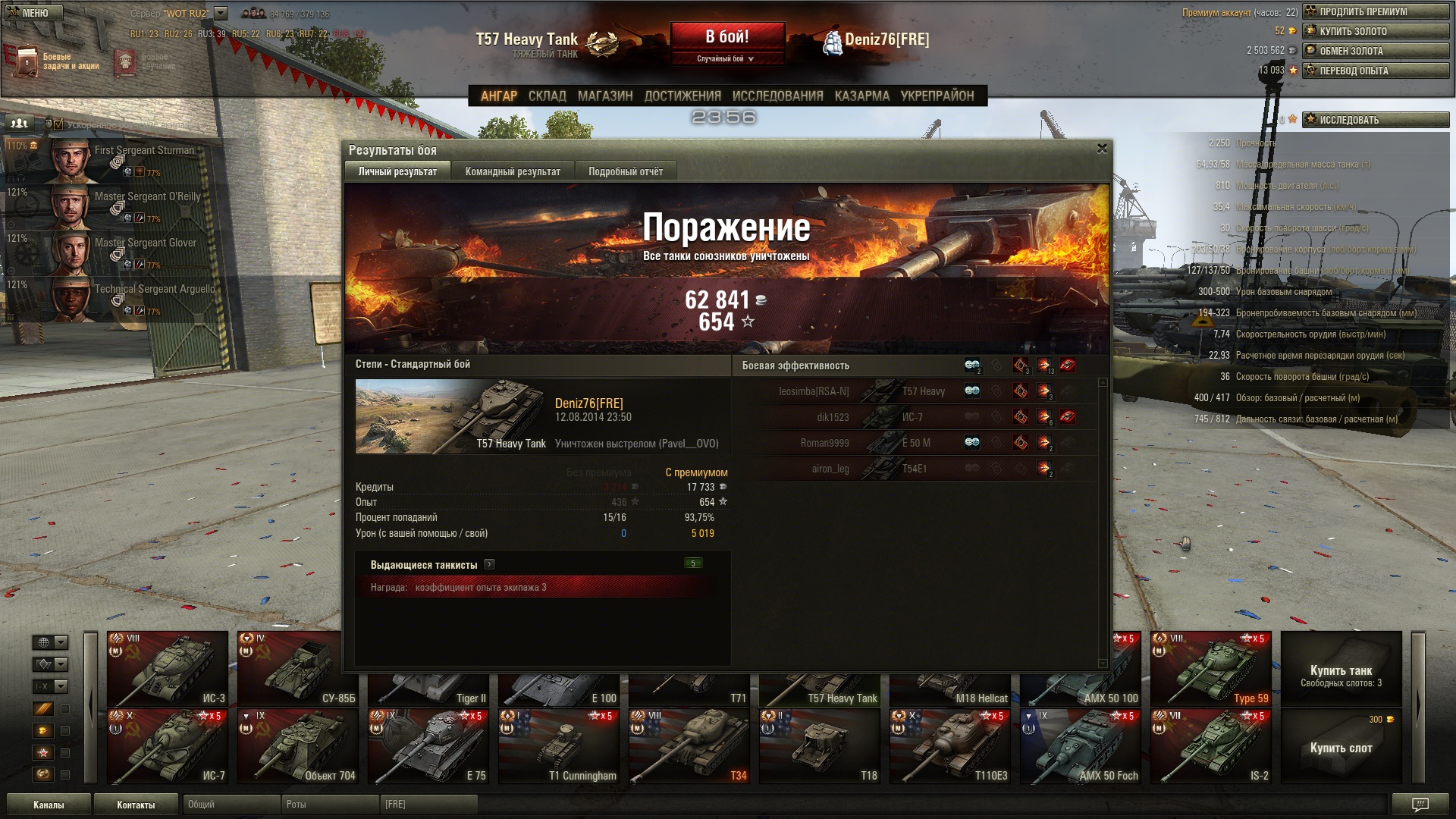Switch to the Командный результат tab
Image resolution: width=1456 pixels, height=819 pixels.
pyautogui.click(x=513, y=171)
